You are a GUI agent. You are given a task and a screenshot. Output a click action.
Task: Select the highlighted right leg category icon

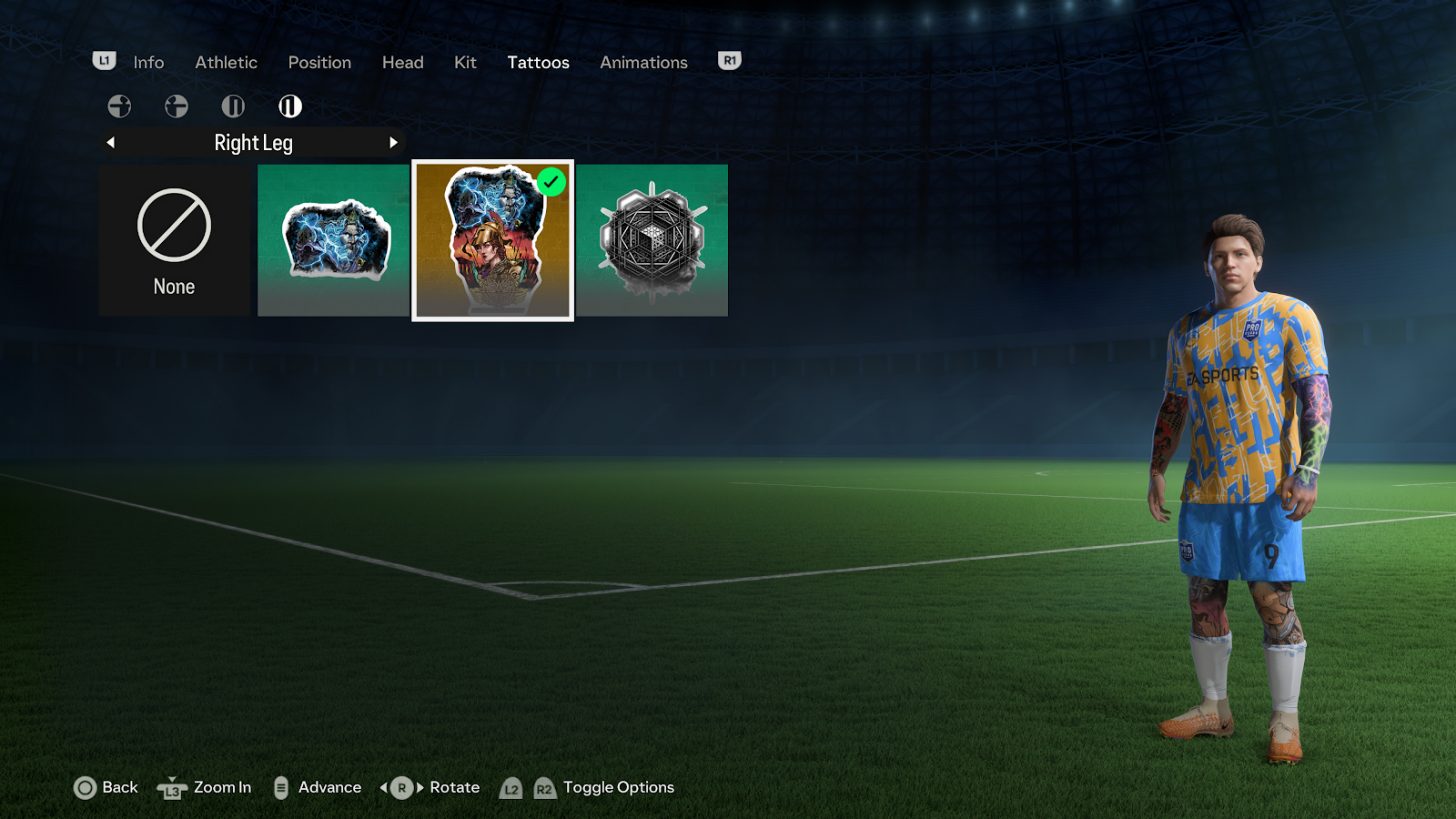289,106
